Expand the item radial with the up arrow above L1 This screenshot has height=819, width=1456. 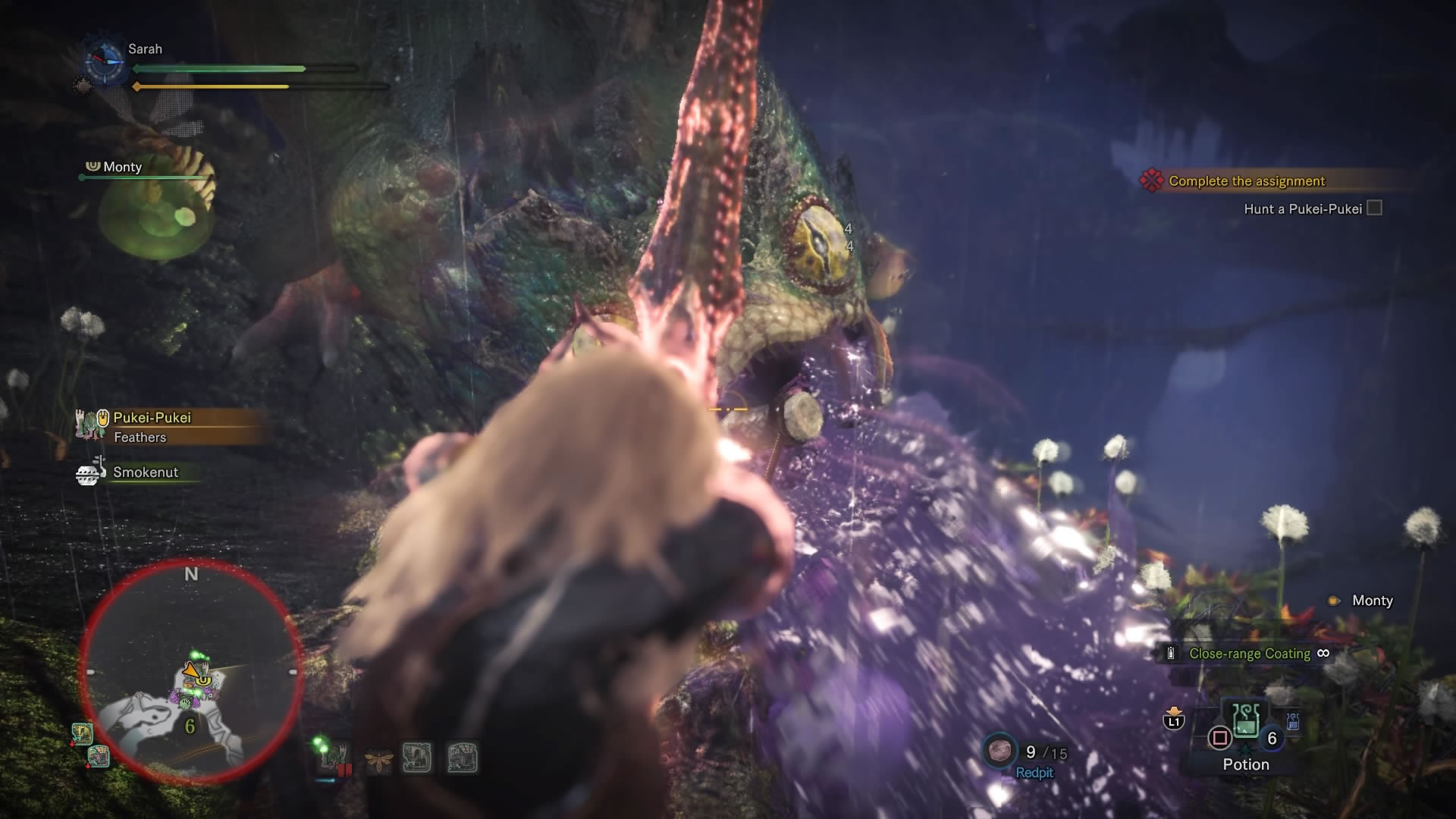(1174, 711)
